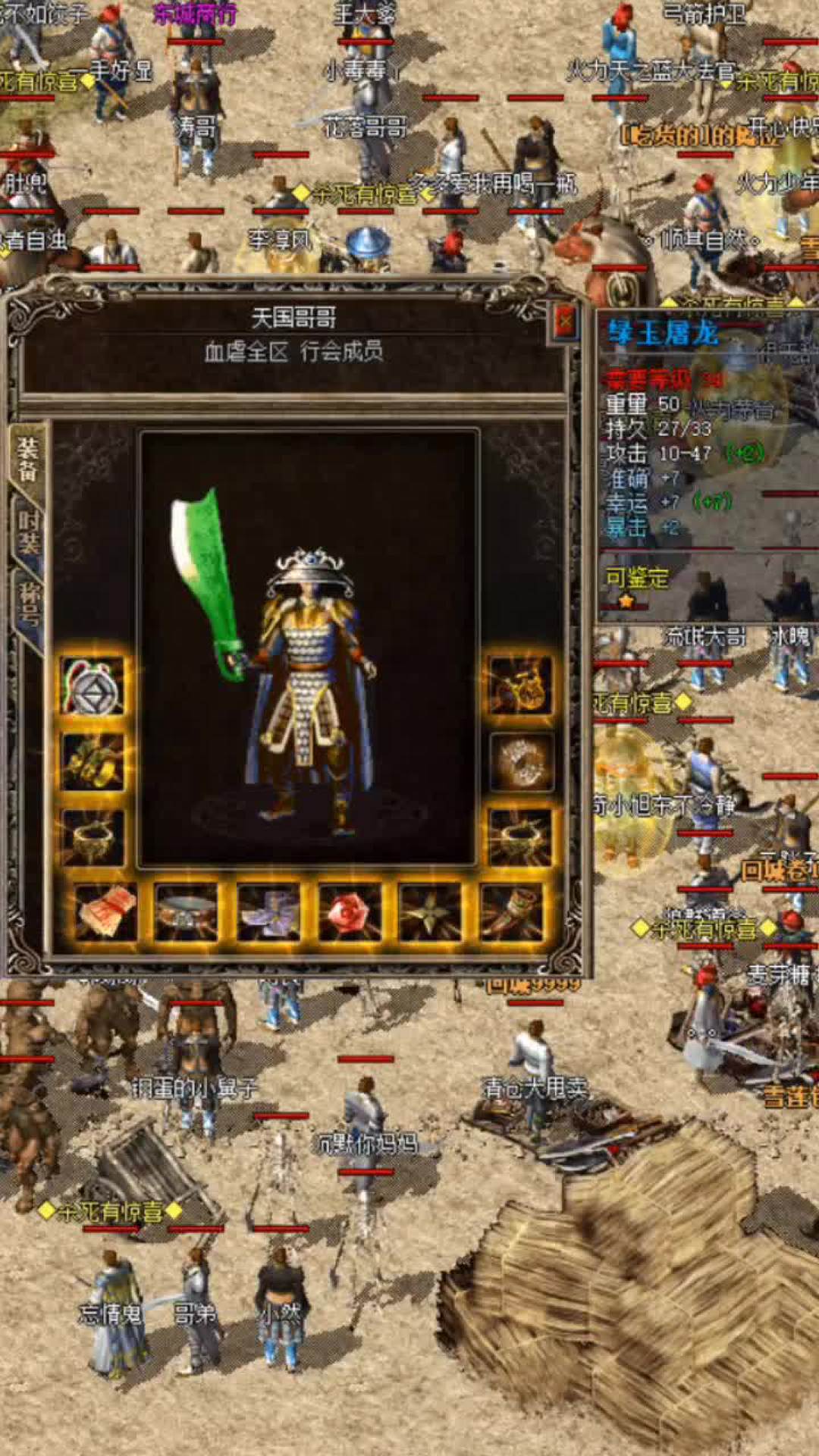Inspect the jeweled belt slot
The height and width of the screenshot is (1456, 819).
[187, 912]
